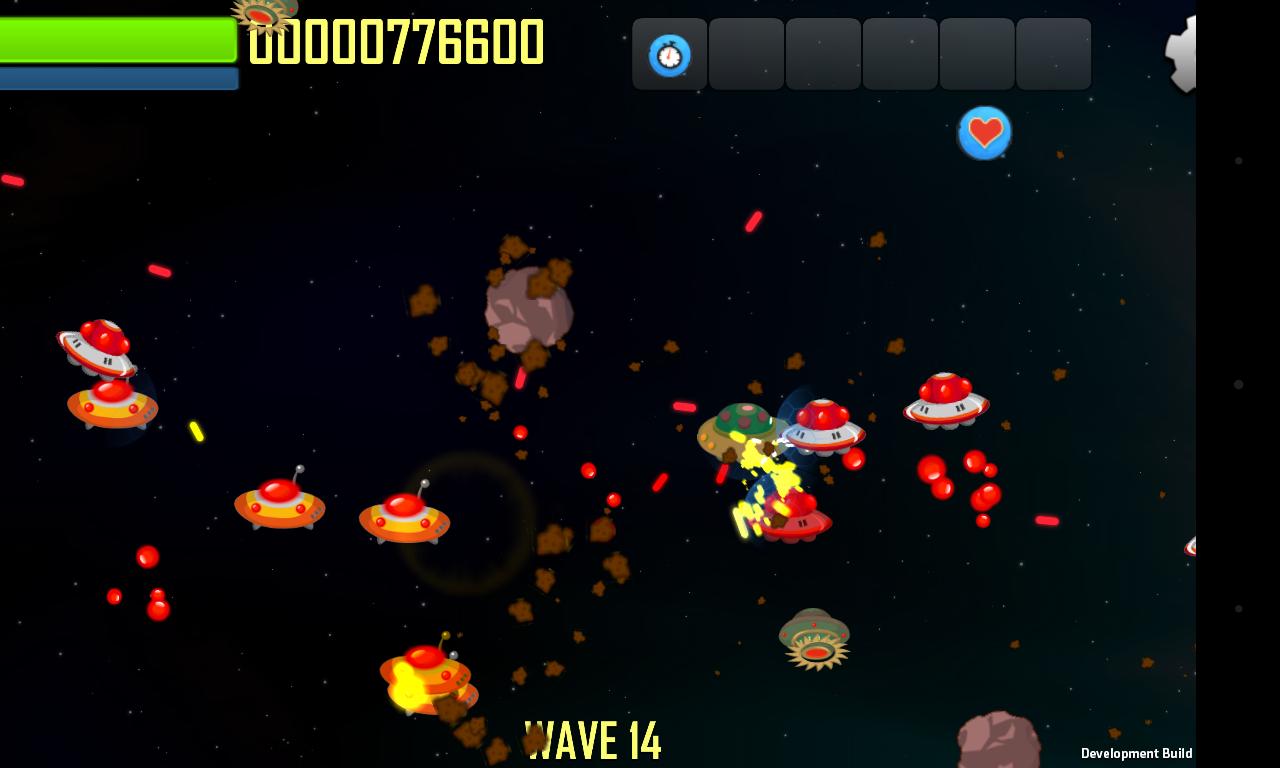Click the score readout 00000776600
Screen dimensions: 1280x768
[x=398, y=43]
